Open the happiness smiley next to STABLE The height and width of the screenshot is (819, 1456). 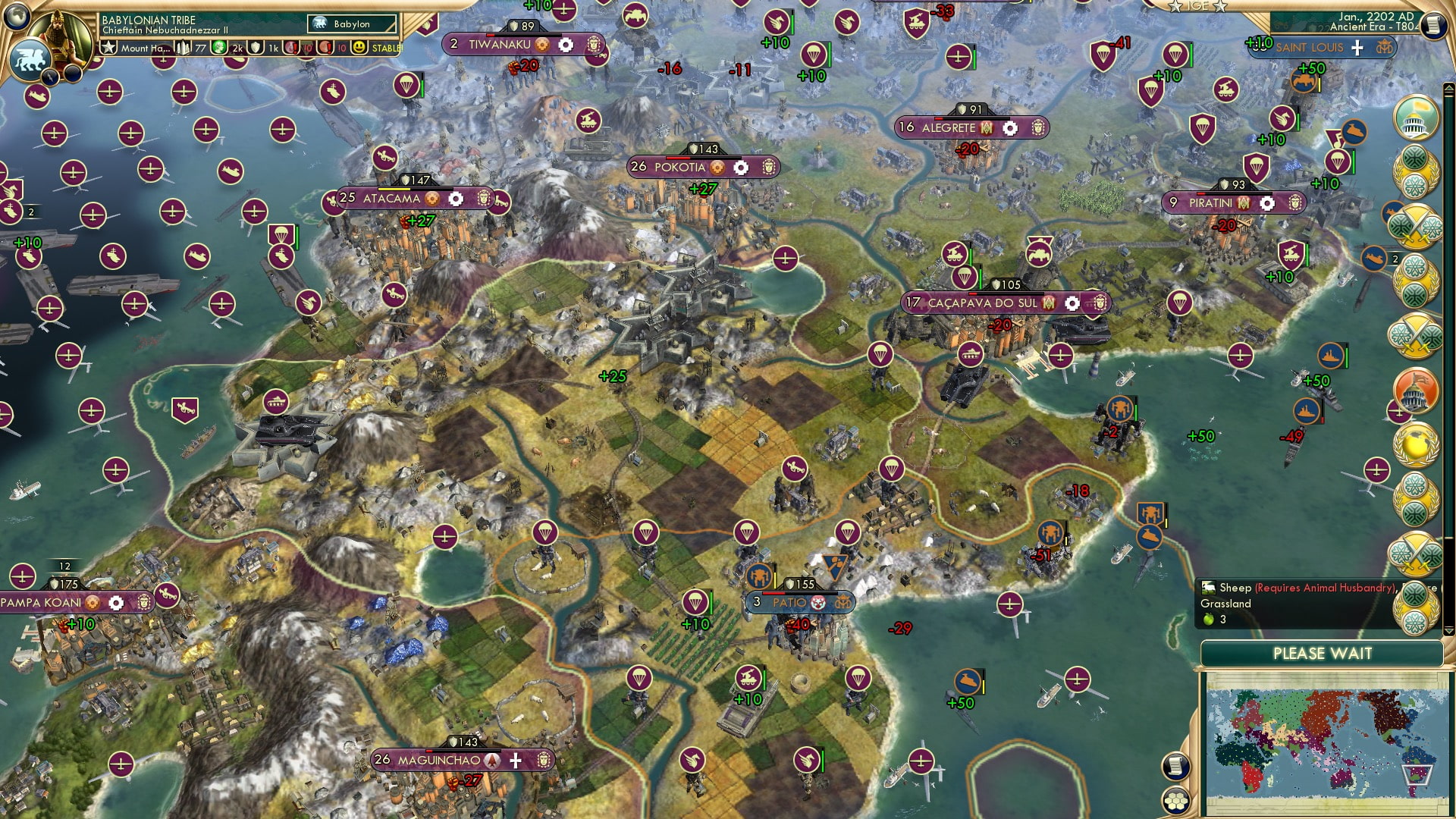coord(358,48)
